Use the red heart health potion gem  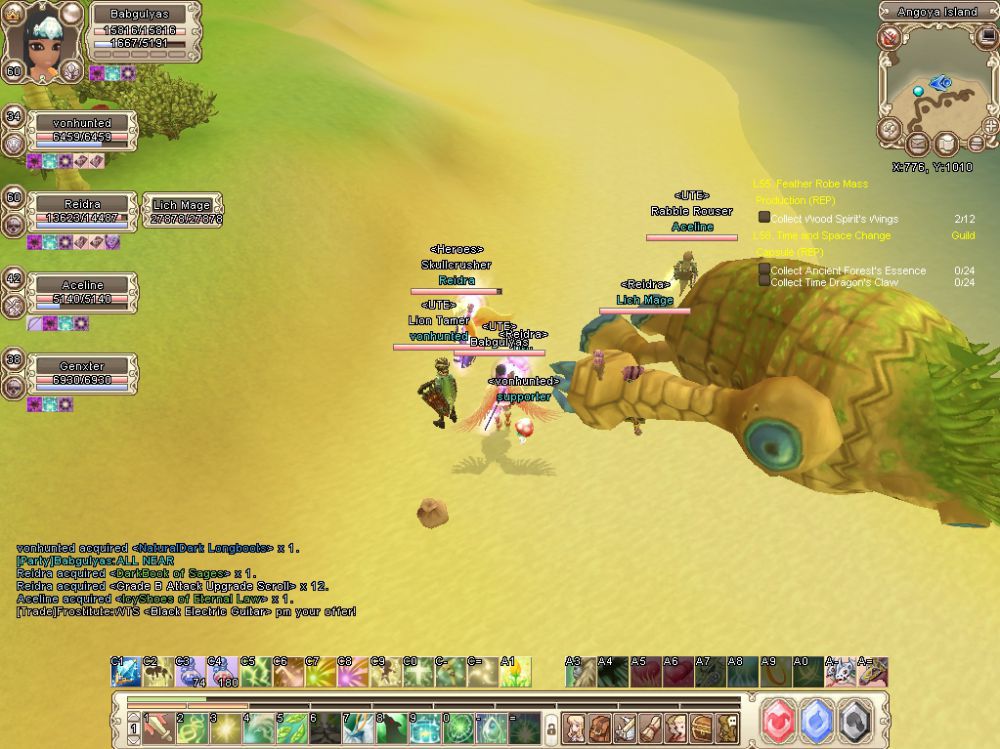(x=780, y=719)
